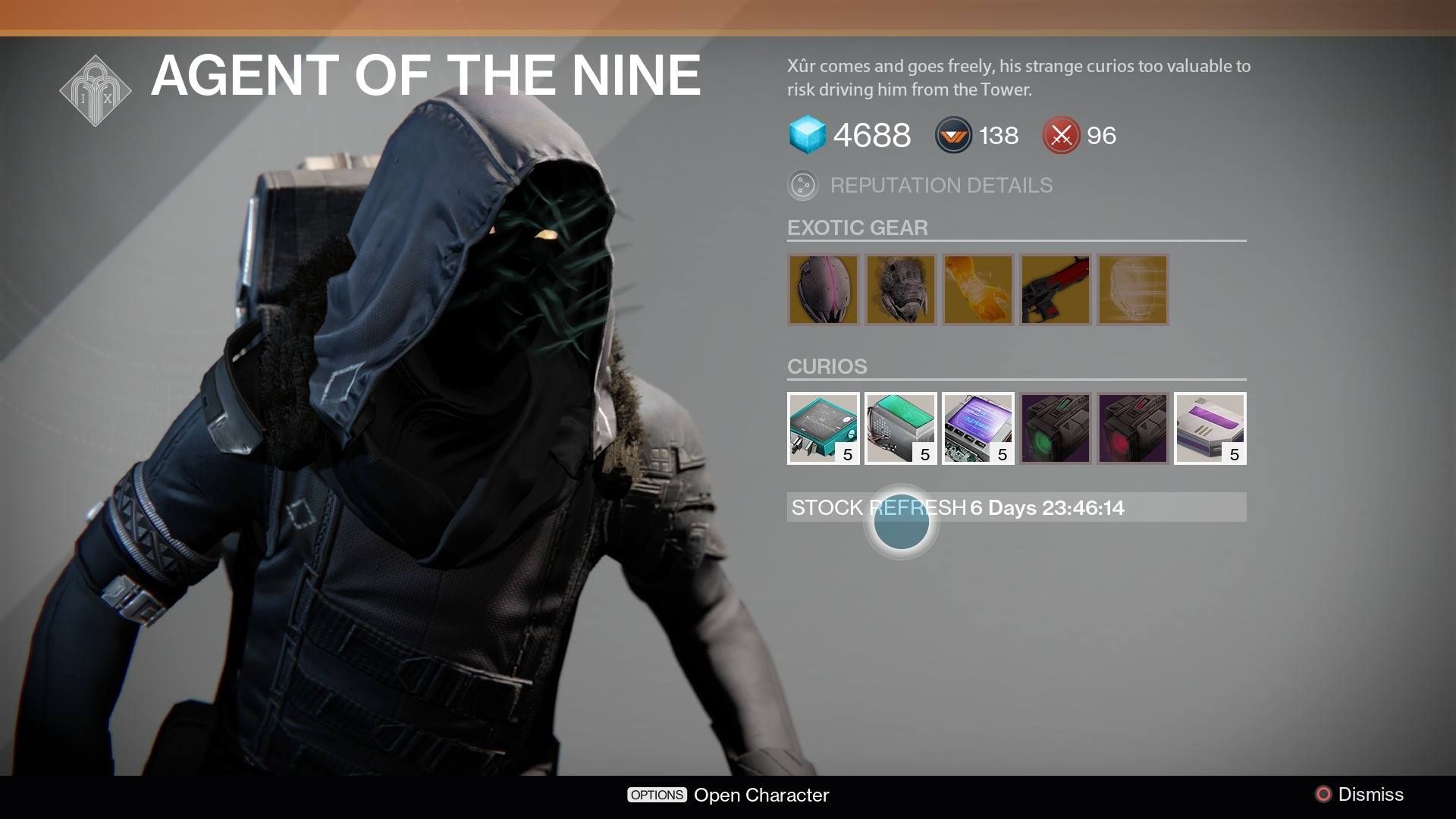Select the pink-striped exotic helmet
This screenshot has height=819, width=1456.
coord(824,290)
